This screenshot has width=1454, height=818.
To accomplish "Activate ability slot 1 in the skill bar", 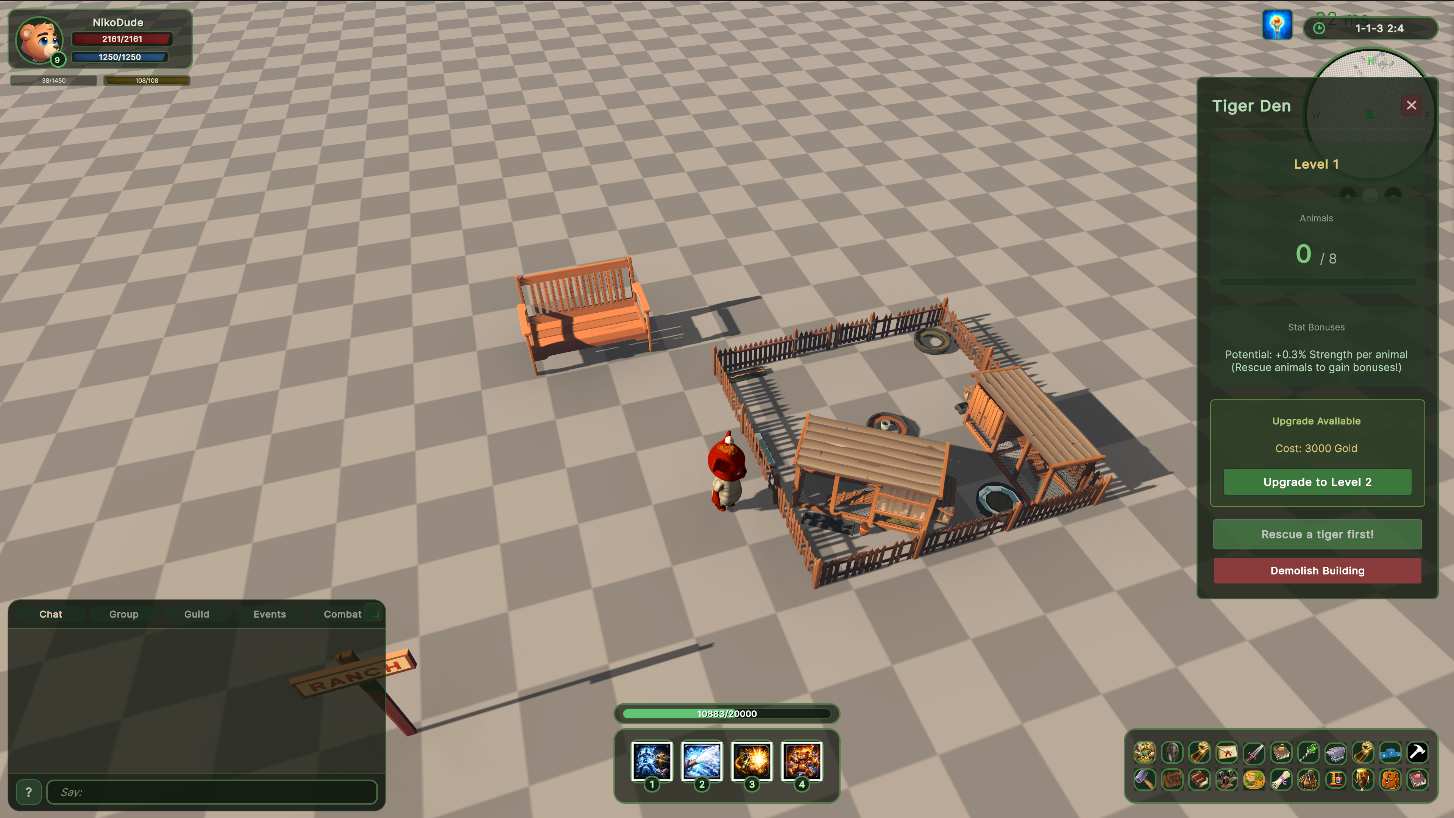I will coord(652,761).
